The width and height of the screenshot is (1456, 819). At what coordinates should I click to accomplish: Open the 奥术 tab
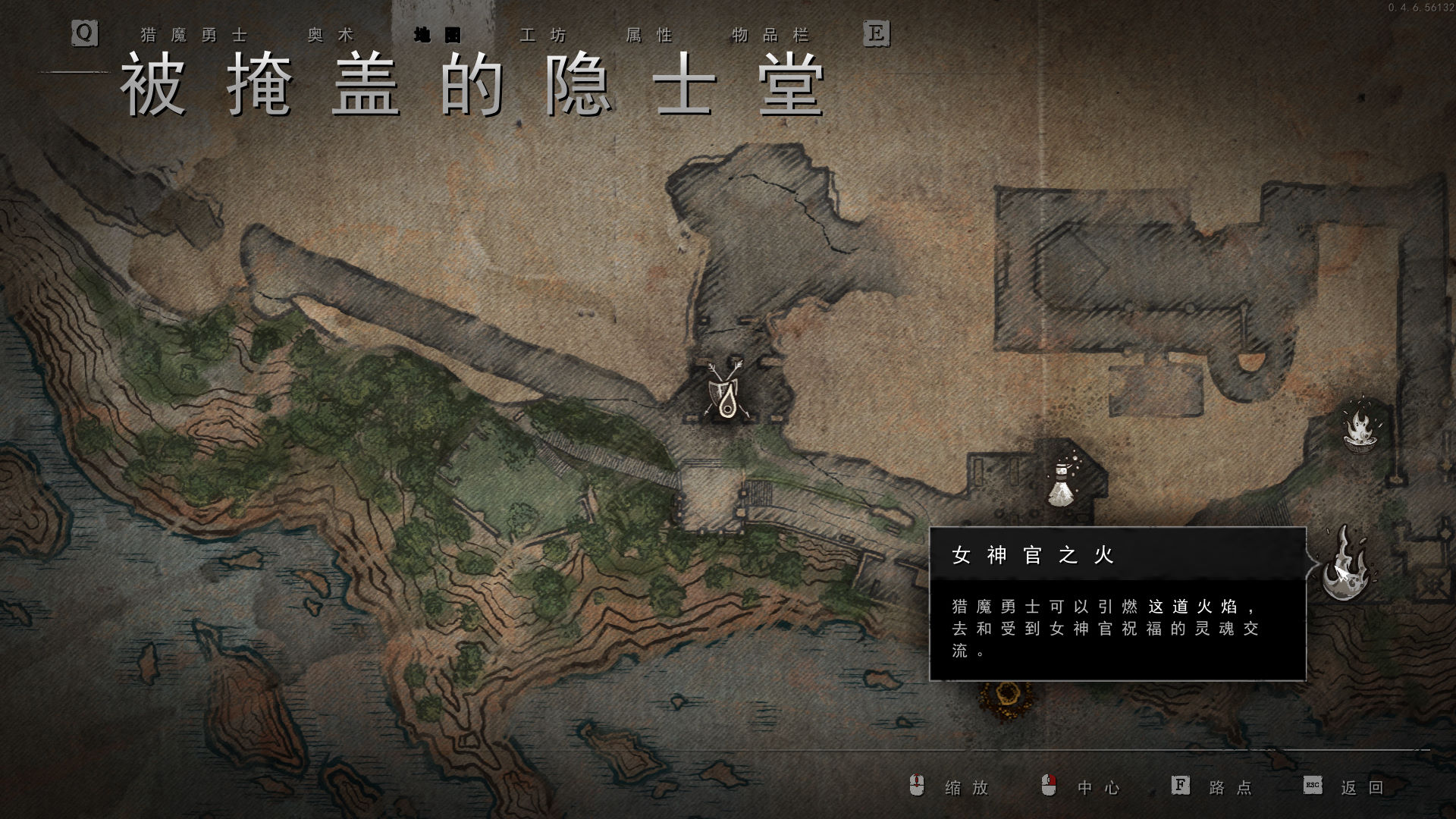click(331, 36)
